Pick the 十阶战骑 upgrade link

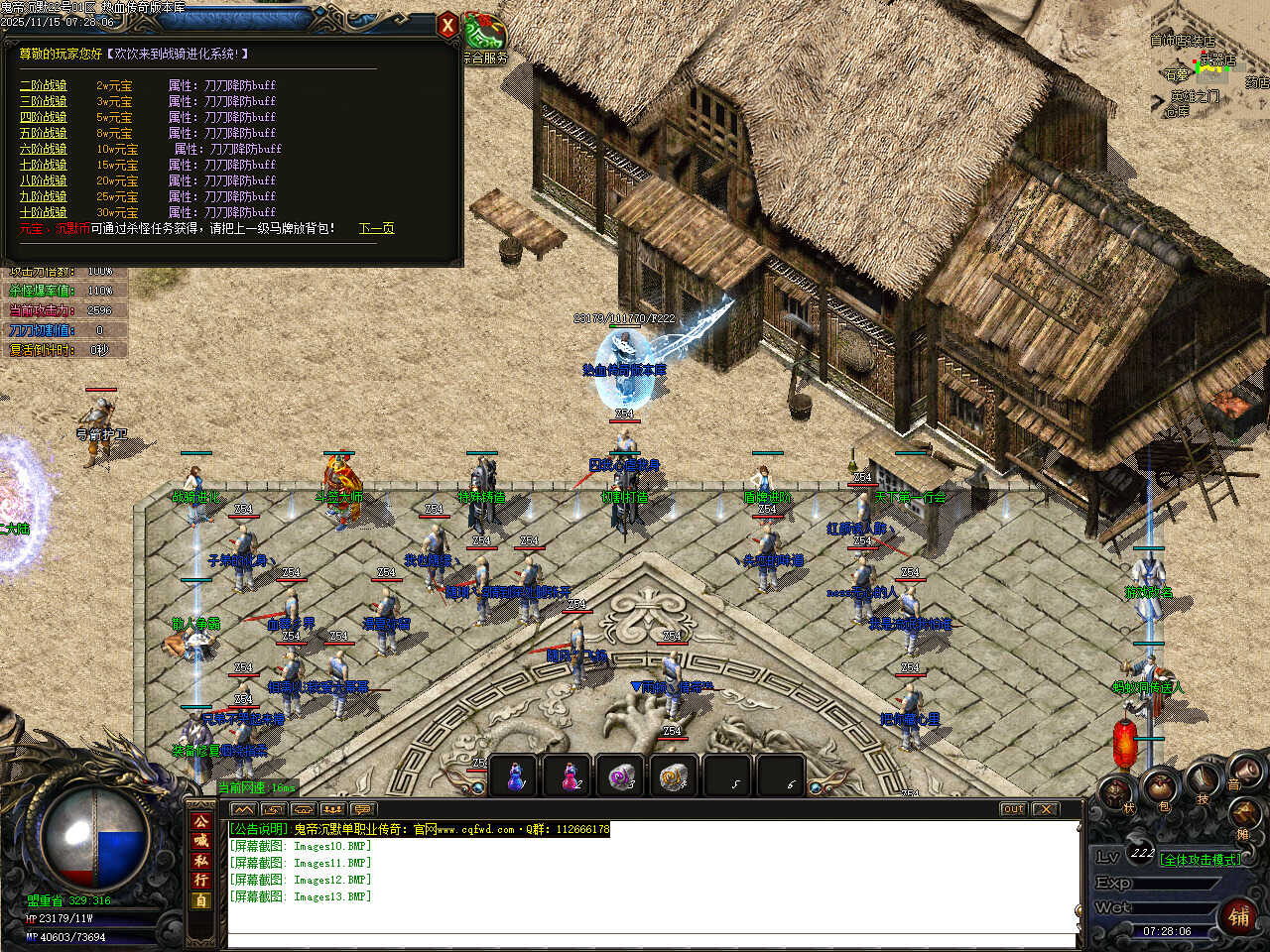(44, 212)
